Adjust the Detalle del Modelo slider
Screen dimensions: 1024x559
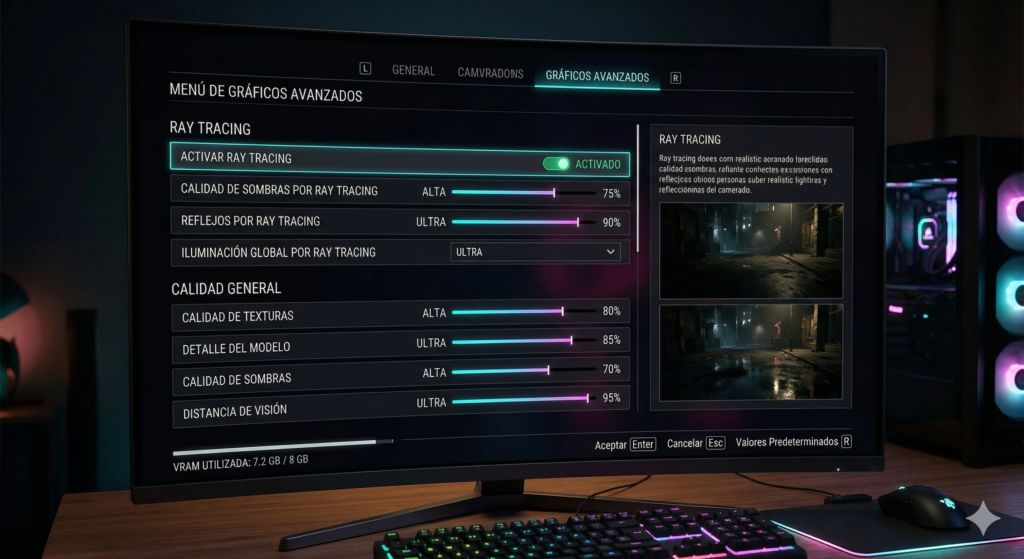pyautogui.click(x=570, y=341)
